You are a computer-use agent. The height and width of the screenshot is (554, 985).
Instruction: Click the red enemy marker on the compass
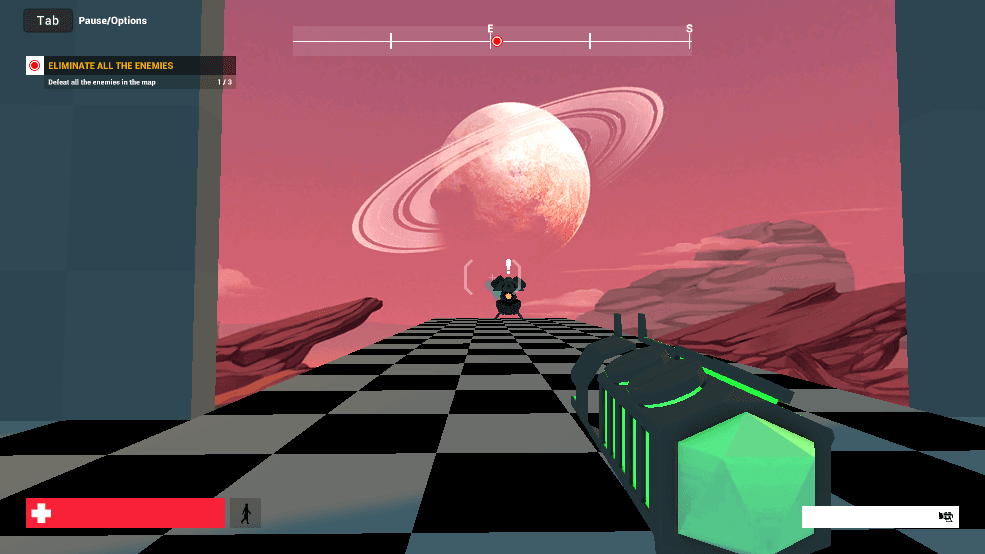(497, 41)
